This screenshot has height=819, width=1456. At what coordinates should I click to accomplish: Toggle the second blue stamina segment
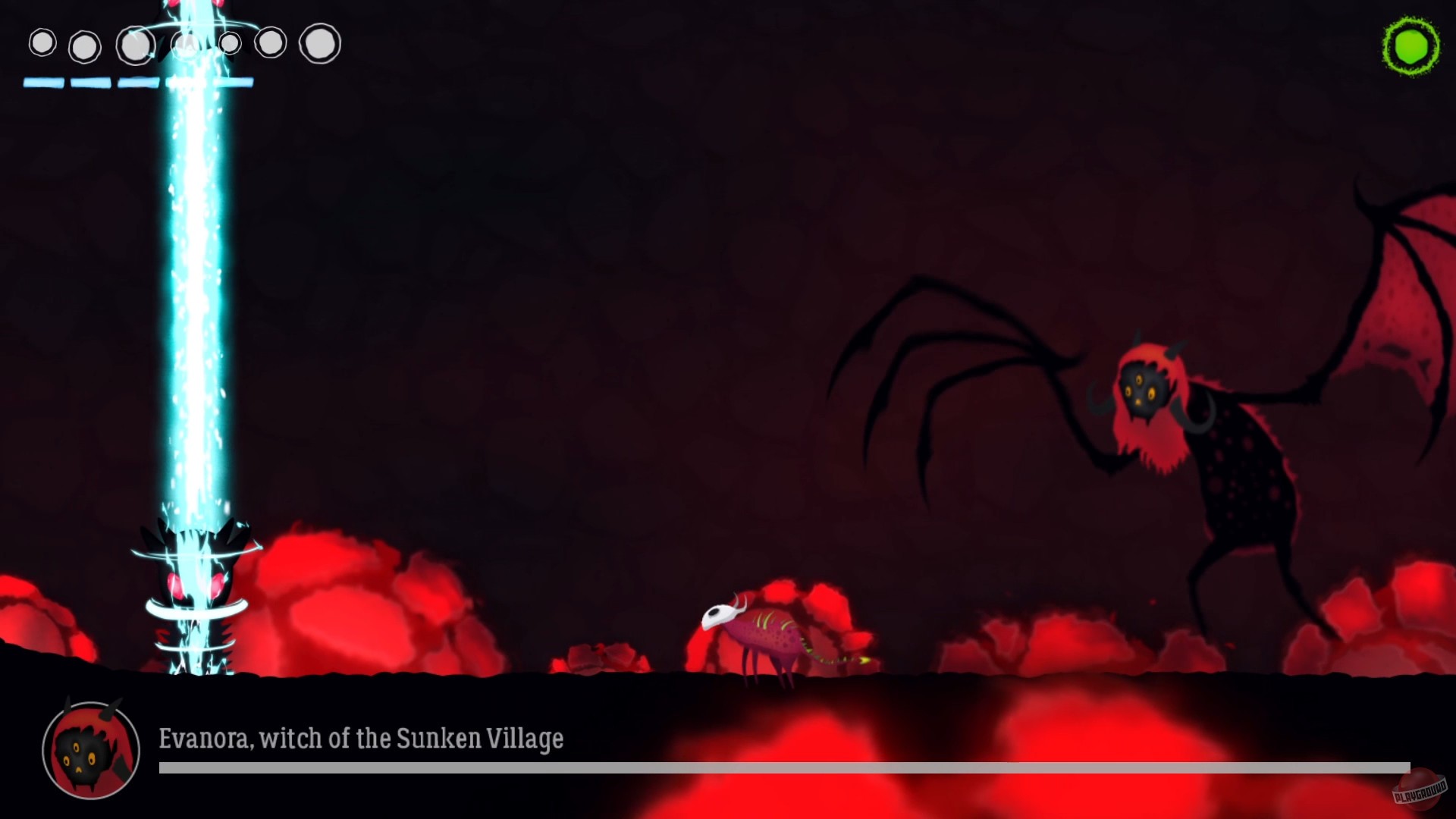[91, 83]
